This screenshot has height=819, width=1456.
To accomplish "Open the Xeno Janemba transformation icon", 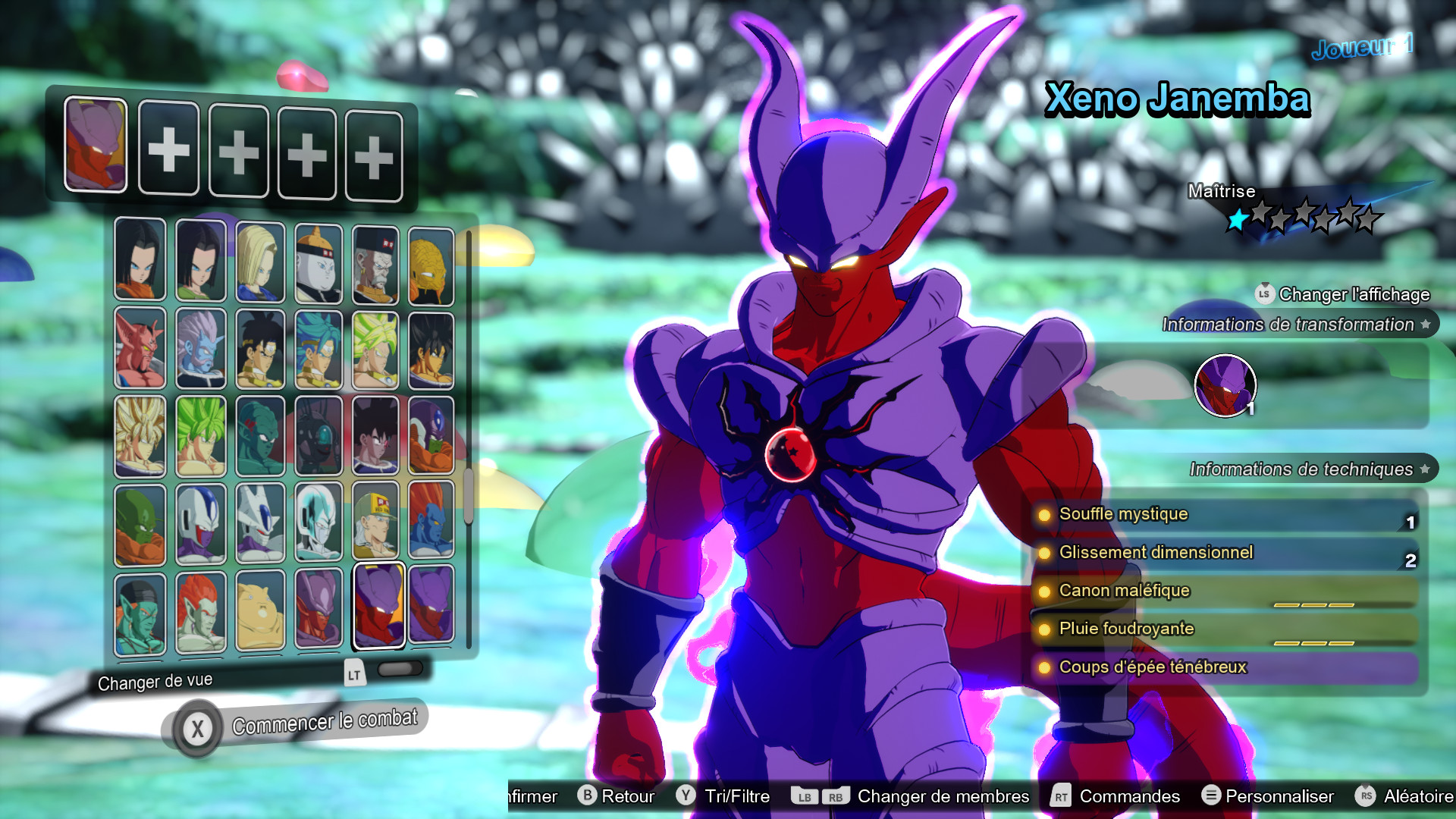I will (1226, 386).
